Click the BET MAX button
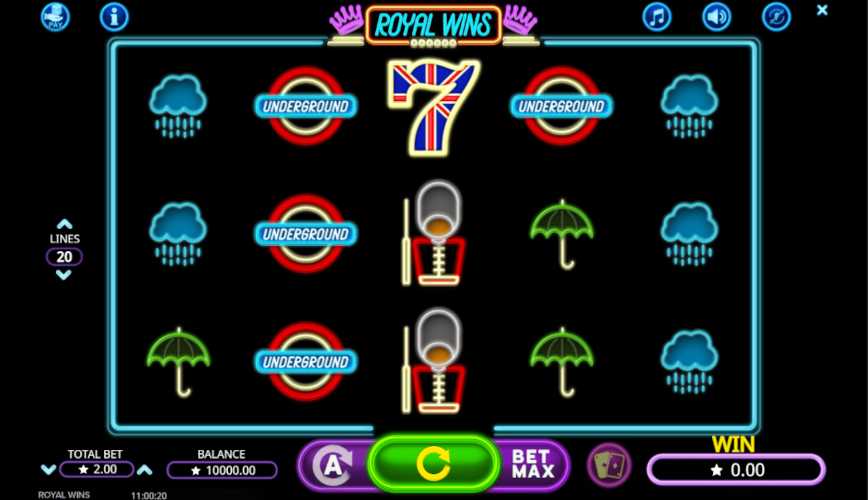Image resolution: width=868 pixels, height=500 pixels. tap(532, 464)
